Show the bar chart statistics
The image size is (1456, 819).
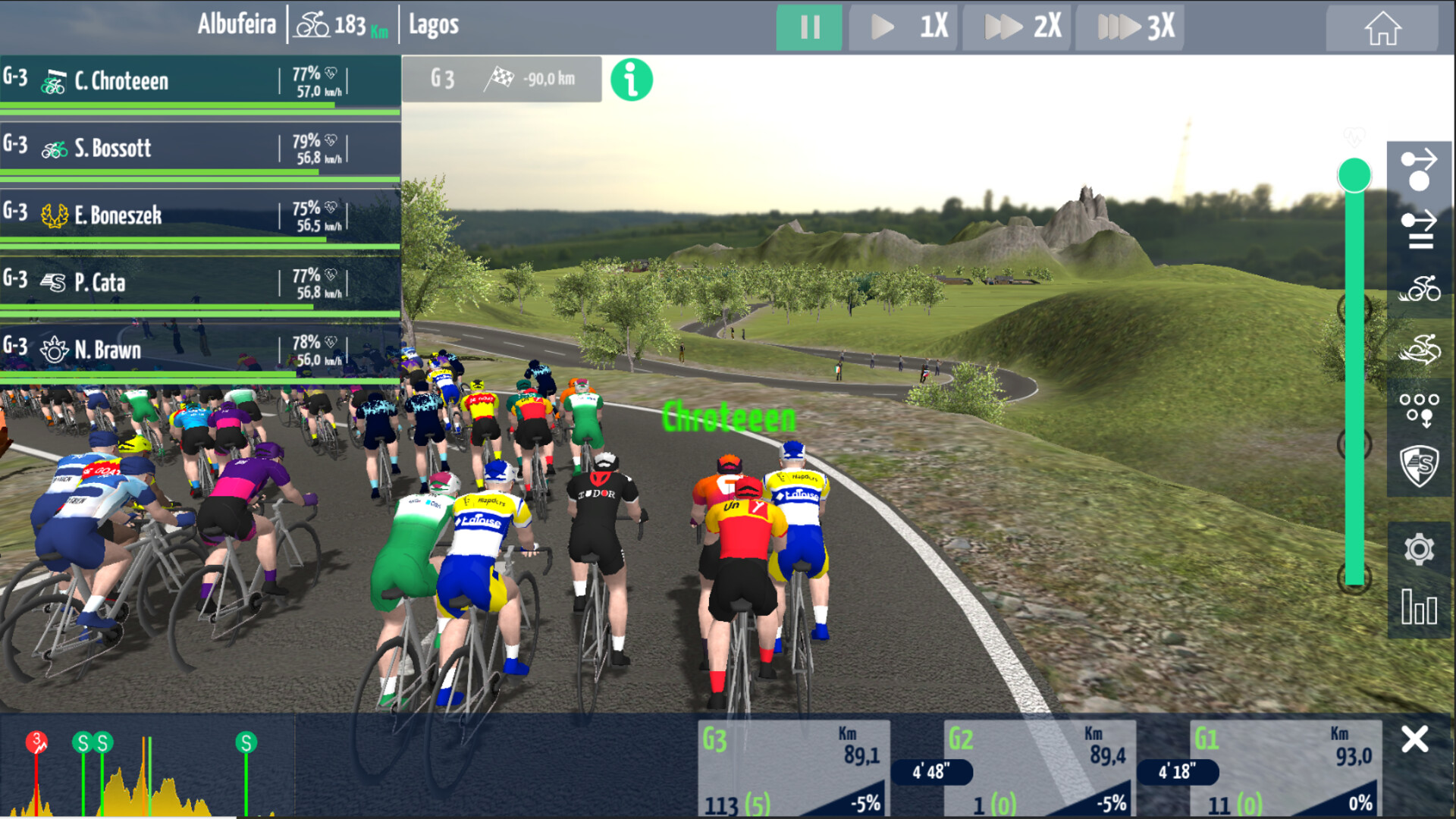point(1418,608)
